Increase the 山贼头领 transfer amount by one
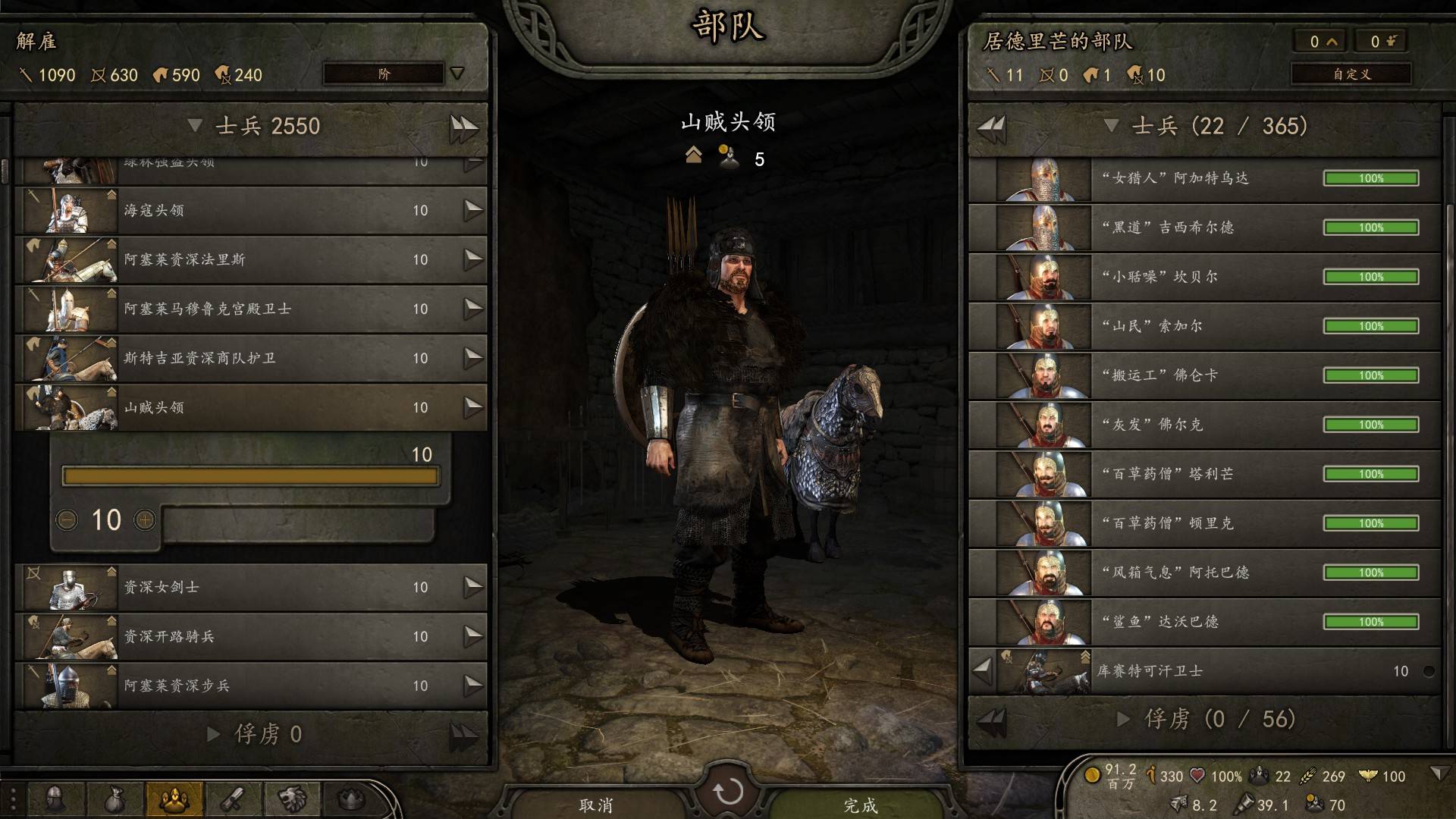 (145, 520)
